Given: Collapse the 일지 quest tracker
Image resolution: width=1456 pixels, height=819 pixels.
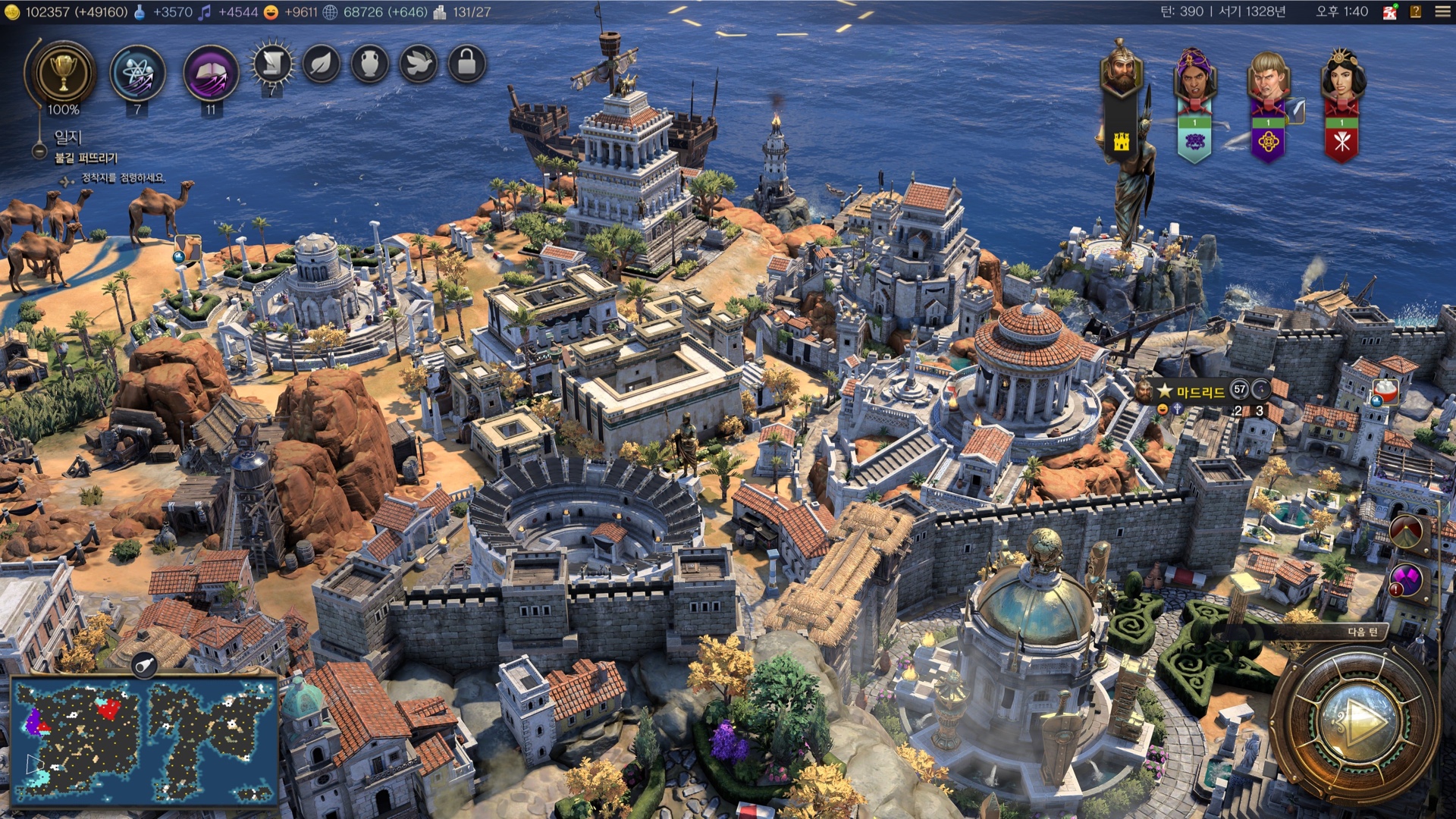Looking at the screenshot, I should (x=39, y=151).
